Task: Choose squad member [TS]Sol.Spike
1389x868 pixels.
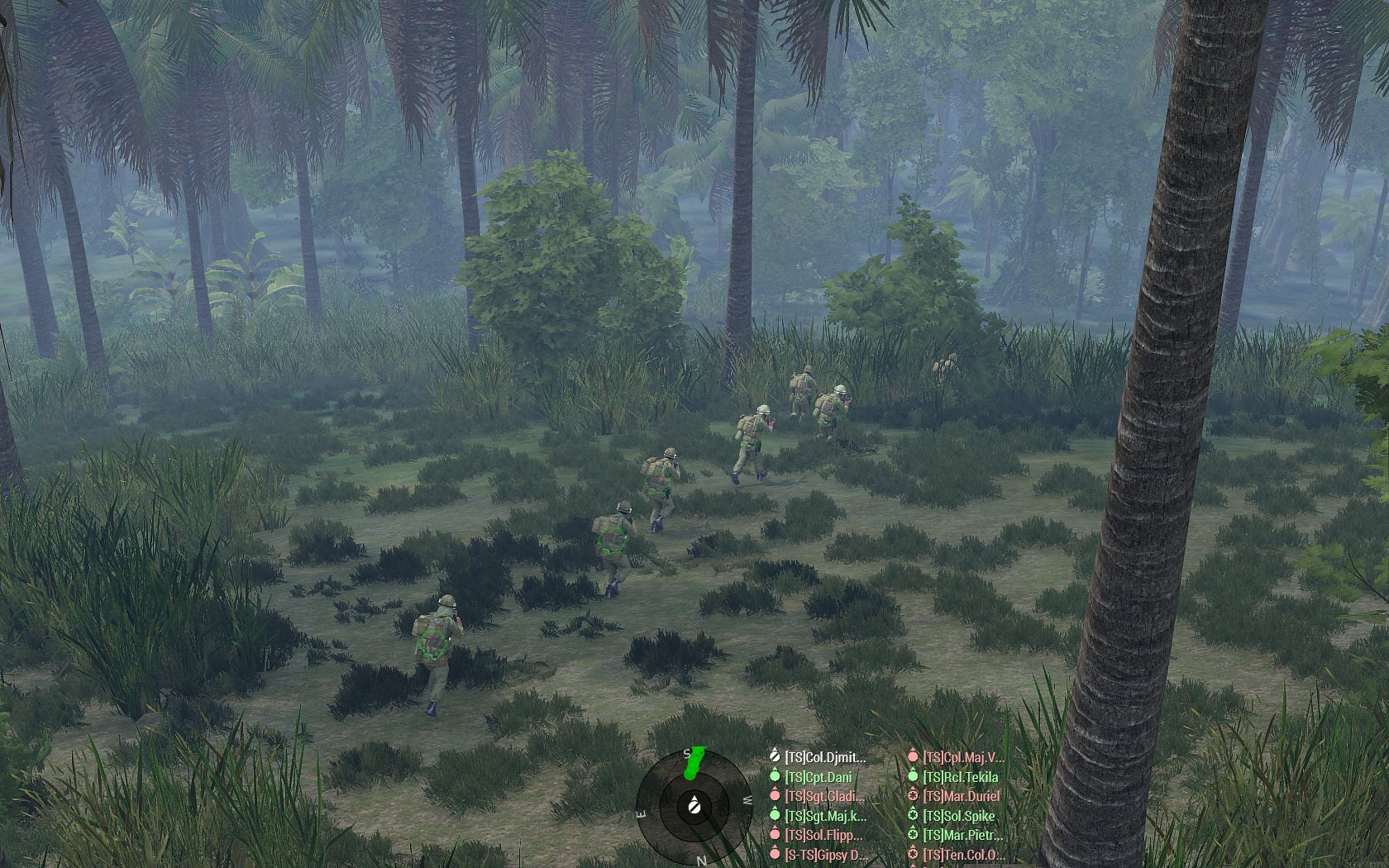Action: point(958,816)
